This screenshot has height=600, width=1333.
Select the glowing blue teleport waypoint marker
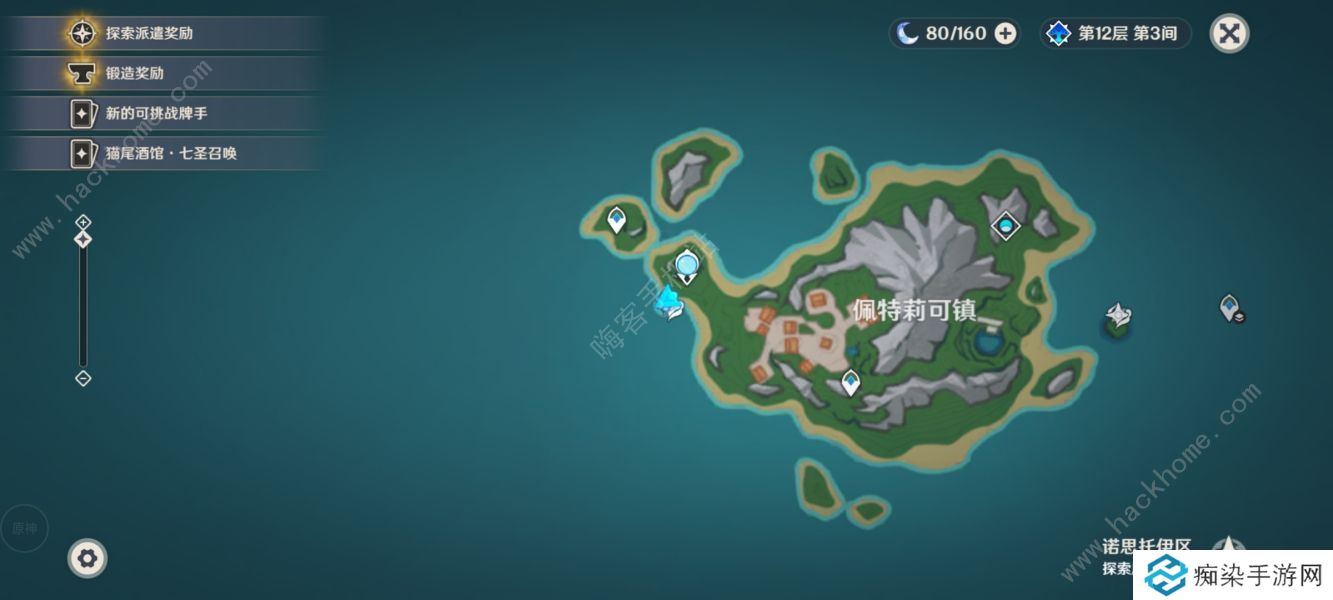coord(686,266)
